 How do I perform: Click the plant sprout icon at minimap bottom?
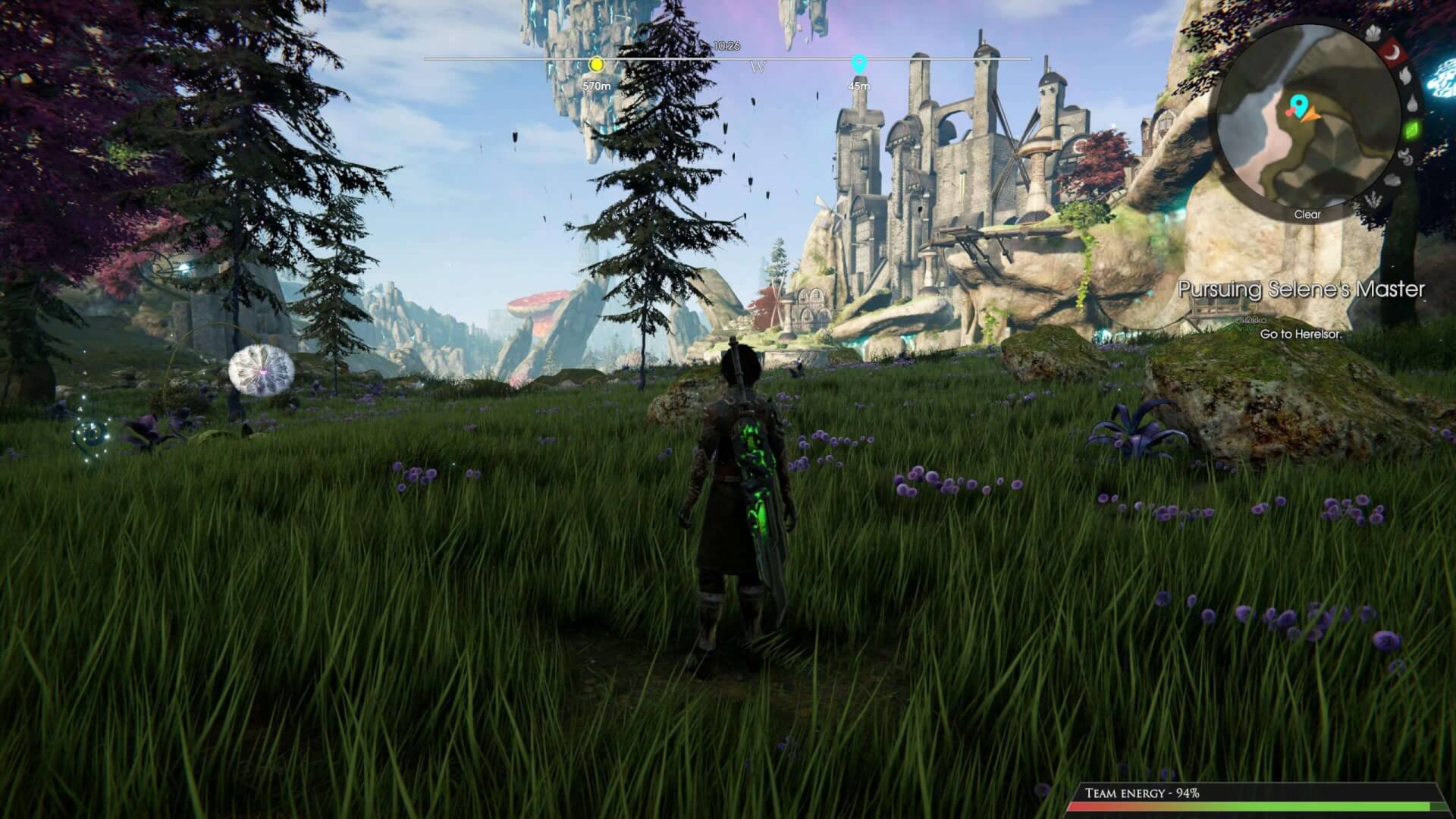tap(1373, 199)
